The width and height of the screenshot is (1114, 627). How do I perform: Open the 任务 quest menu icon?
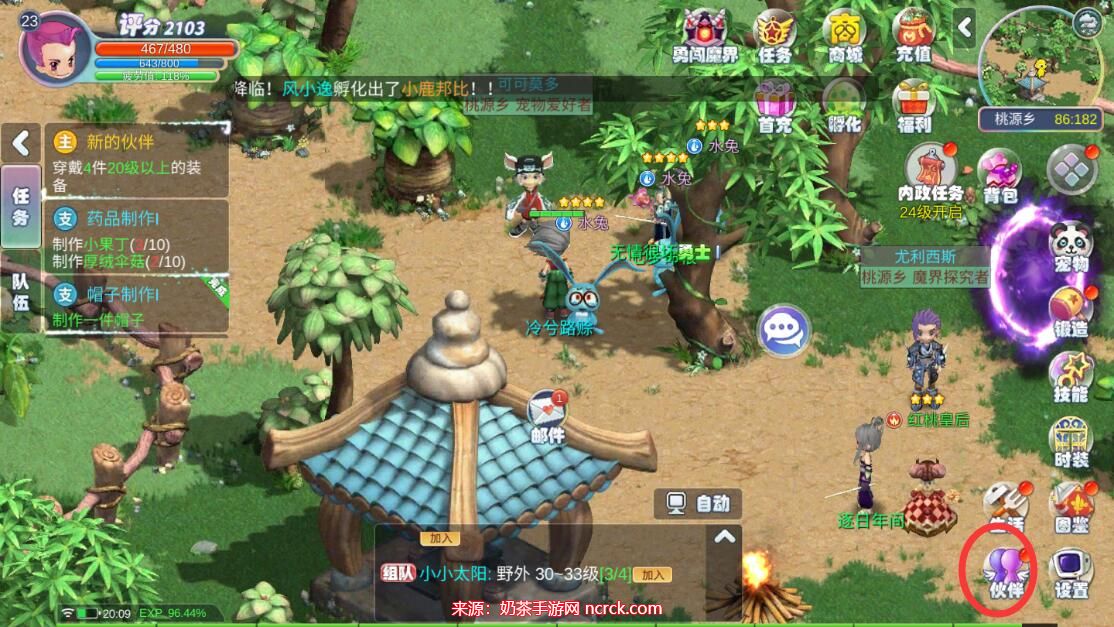775,35
